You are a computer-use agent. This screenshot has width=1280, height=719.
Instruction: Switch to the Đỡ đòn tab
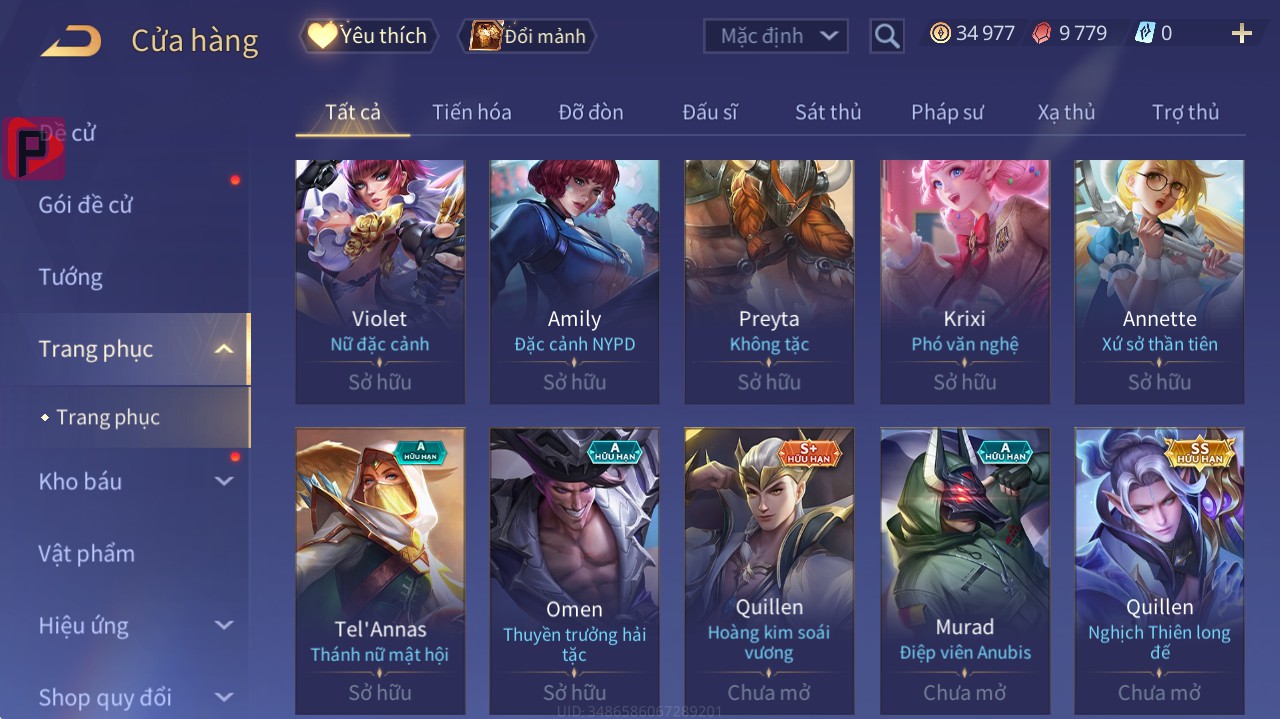click(x=590, y=112)
